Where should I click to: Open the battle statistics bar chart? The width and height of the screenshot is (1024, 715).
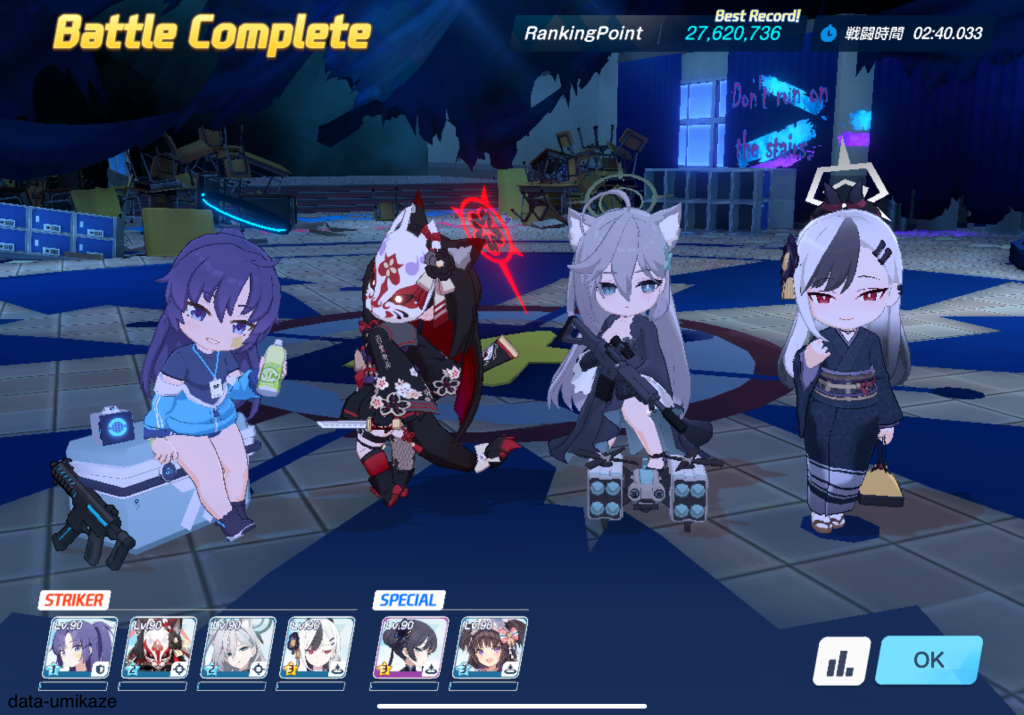840,661
